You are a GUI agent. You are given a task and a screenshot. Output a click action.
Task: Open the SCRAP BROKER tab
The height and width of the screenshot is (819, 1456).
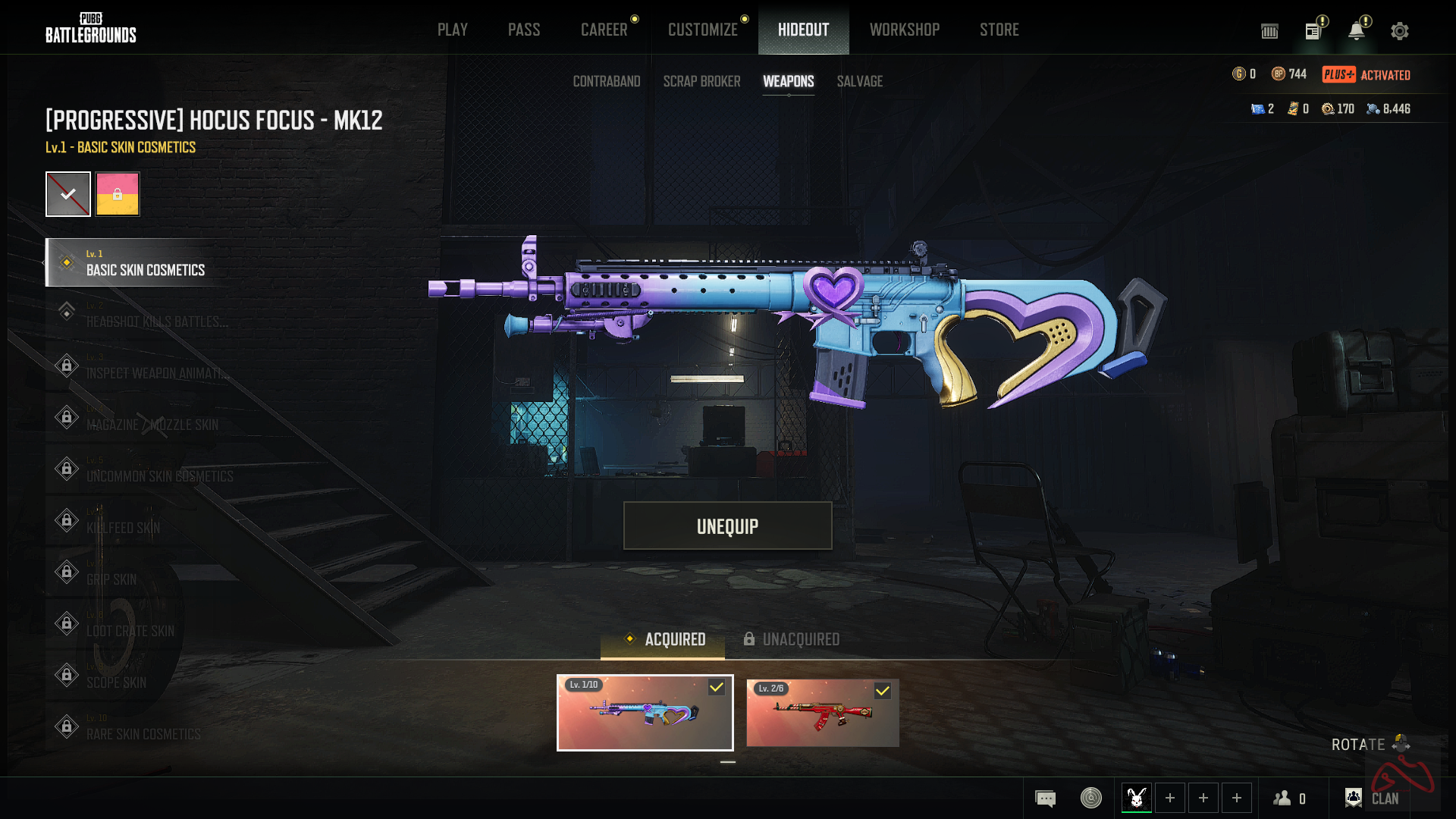pyautogui.click(x=701, y=81)
